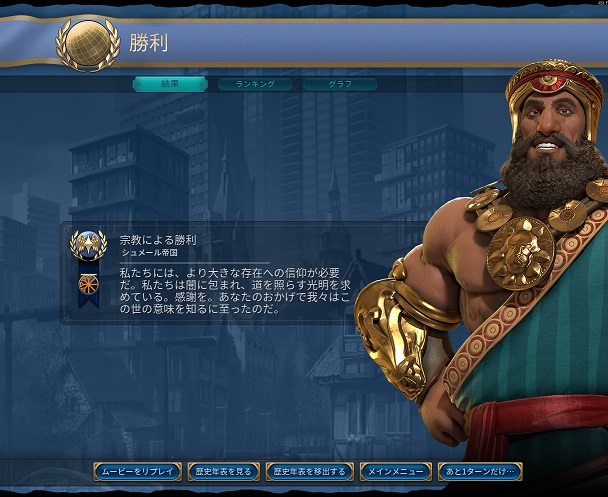Select the 結果 tab

[170, 85]
